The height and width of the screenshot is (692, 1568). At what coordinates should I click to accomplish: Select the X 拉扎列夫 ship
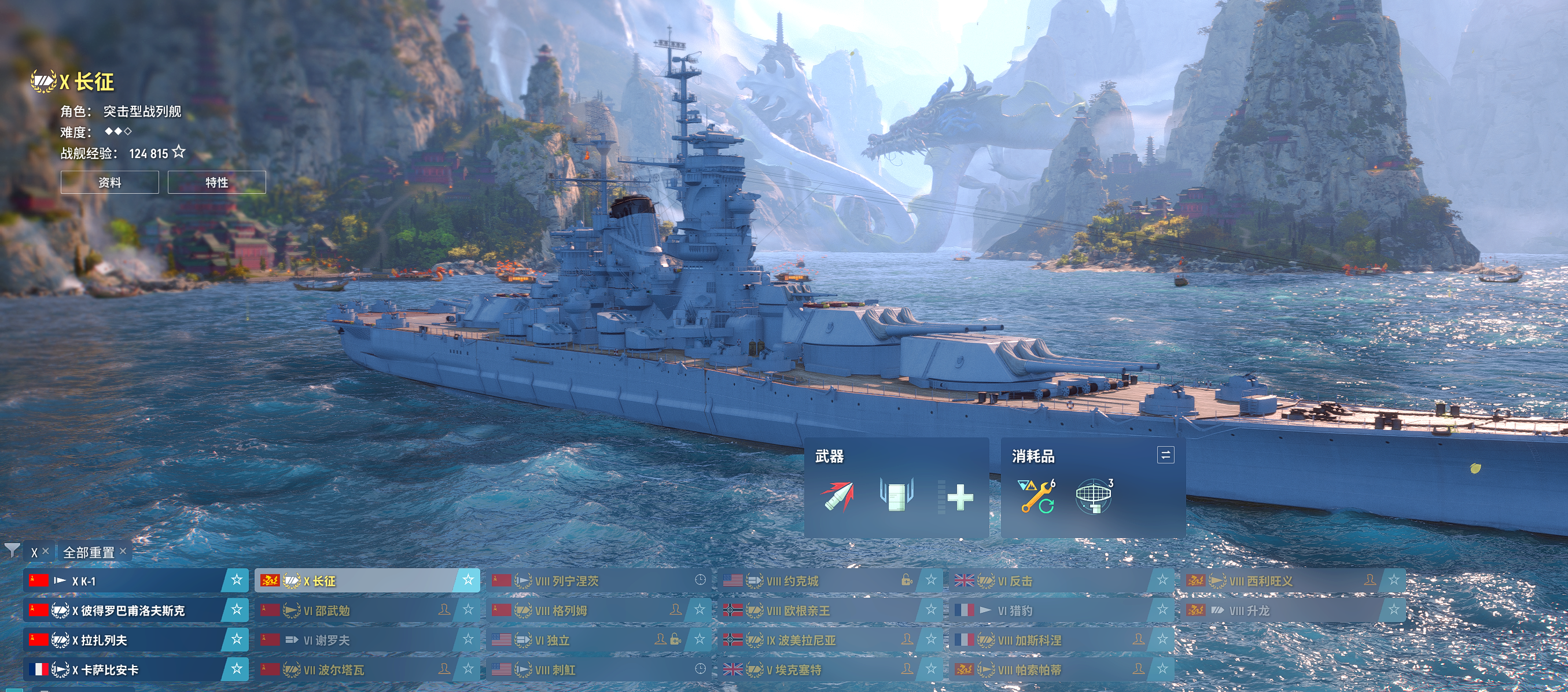click(x=122, y=641)
